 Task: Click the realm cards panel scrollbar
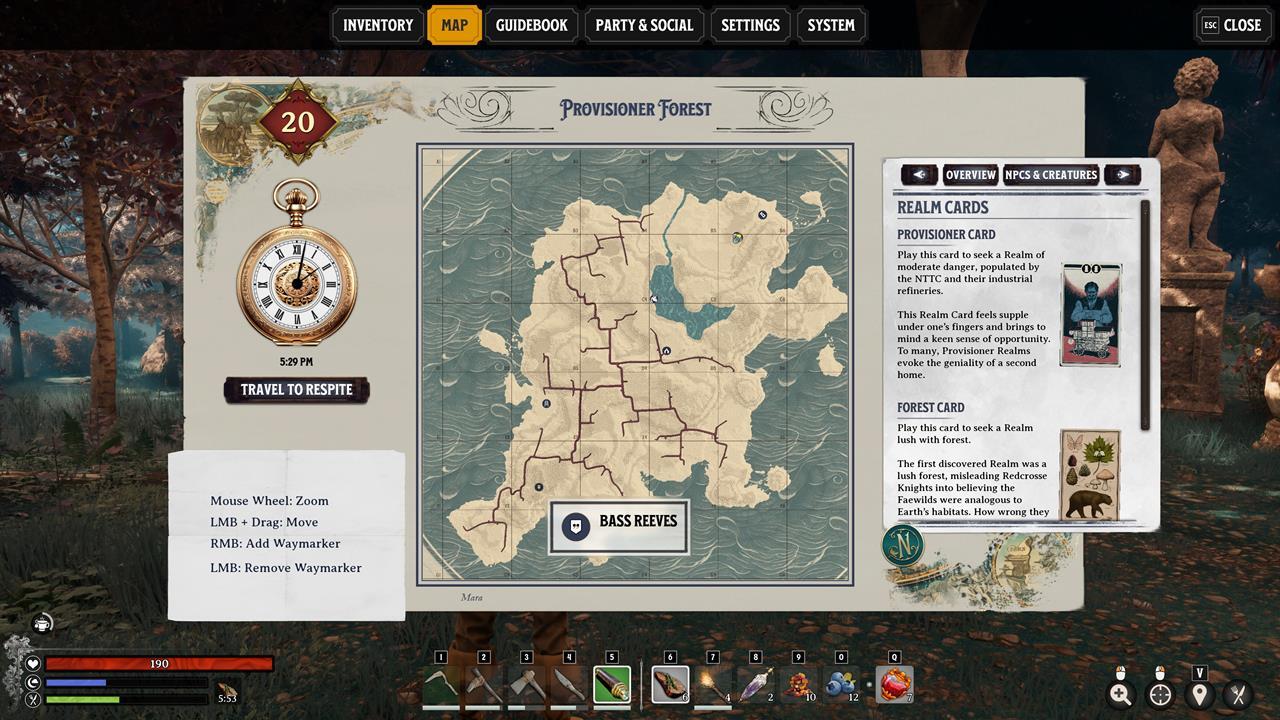click(1146, 315)
